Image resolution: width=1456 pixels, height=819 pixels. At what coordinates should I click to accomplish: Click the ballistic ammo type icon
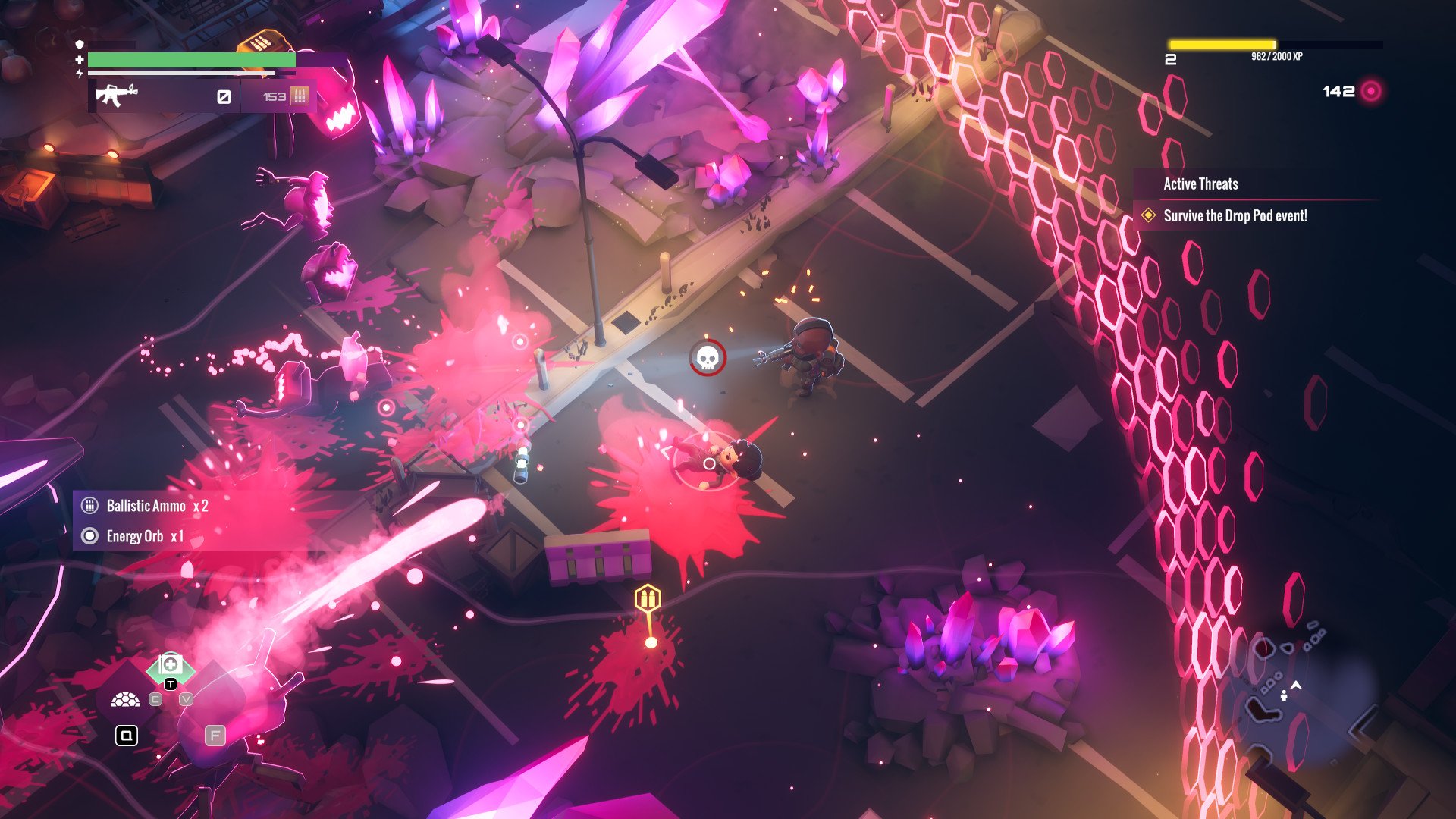click(x=300, y=96)
